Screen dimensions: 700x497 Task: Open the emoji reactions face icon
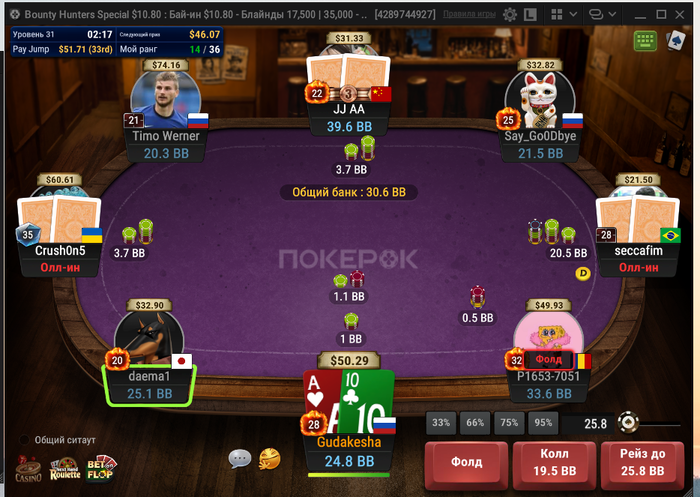point(269,459)
